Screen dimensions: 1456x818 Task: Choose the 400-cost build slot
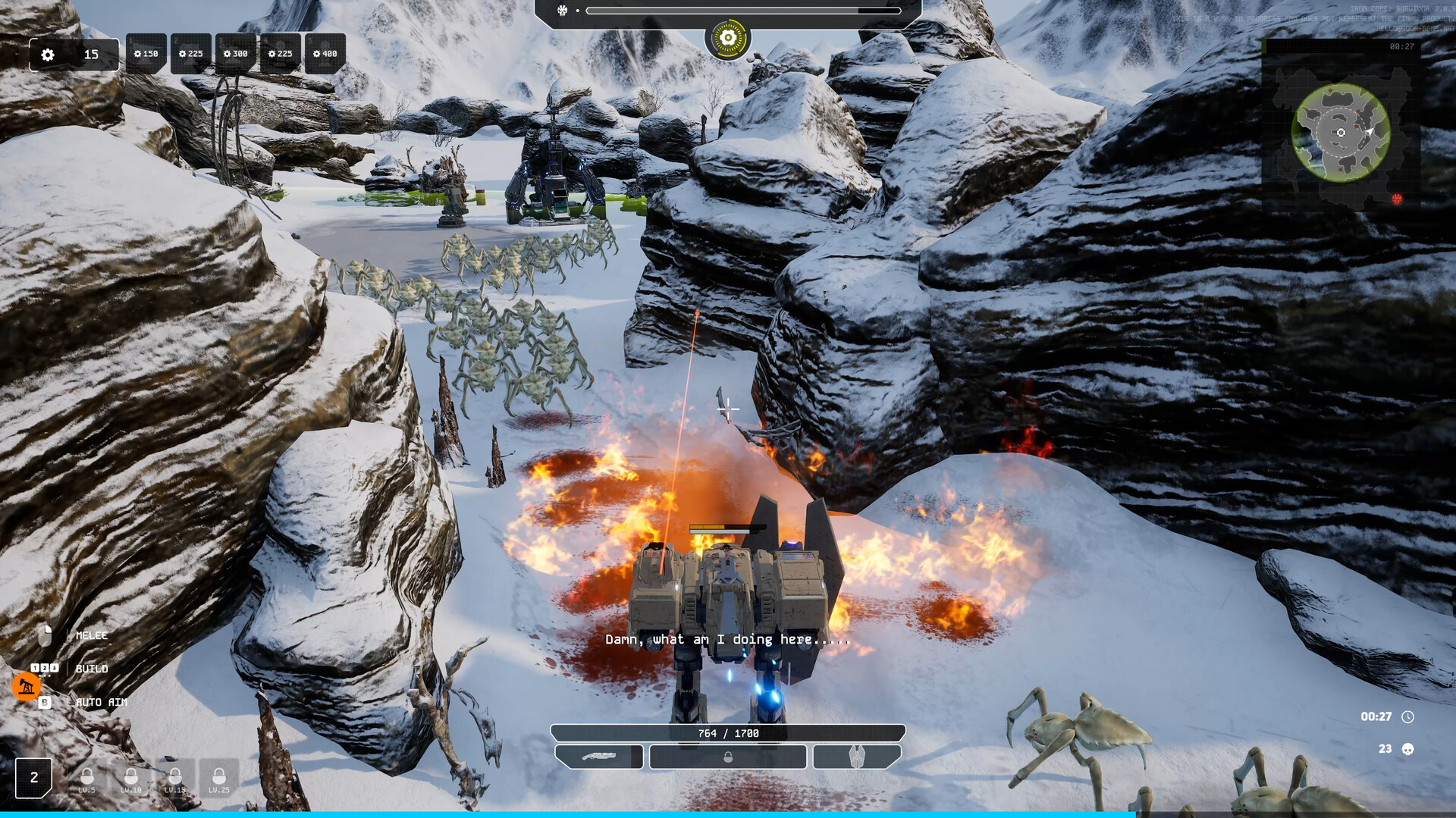[325, 54]
